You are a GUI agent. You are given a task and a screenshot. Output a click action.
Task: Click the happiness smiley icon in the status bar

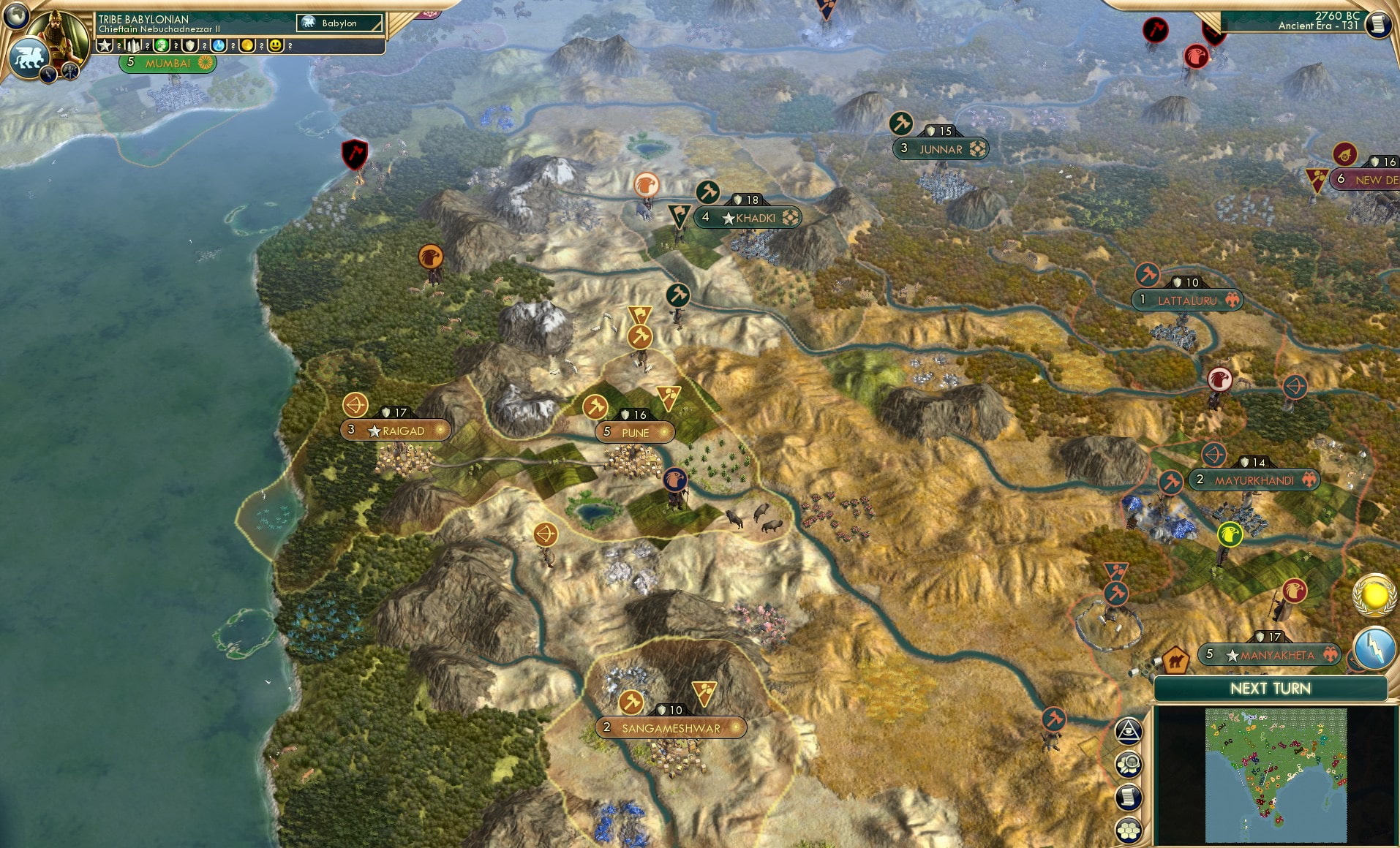click(276, 45)
